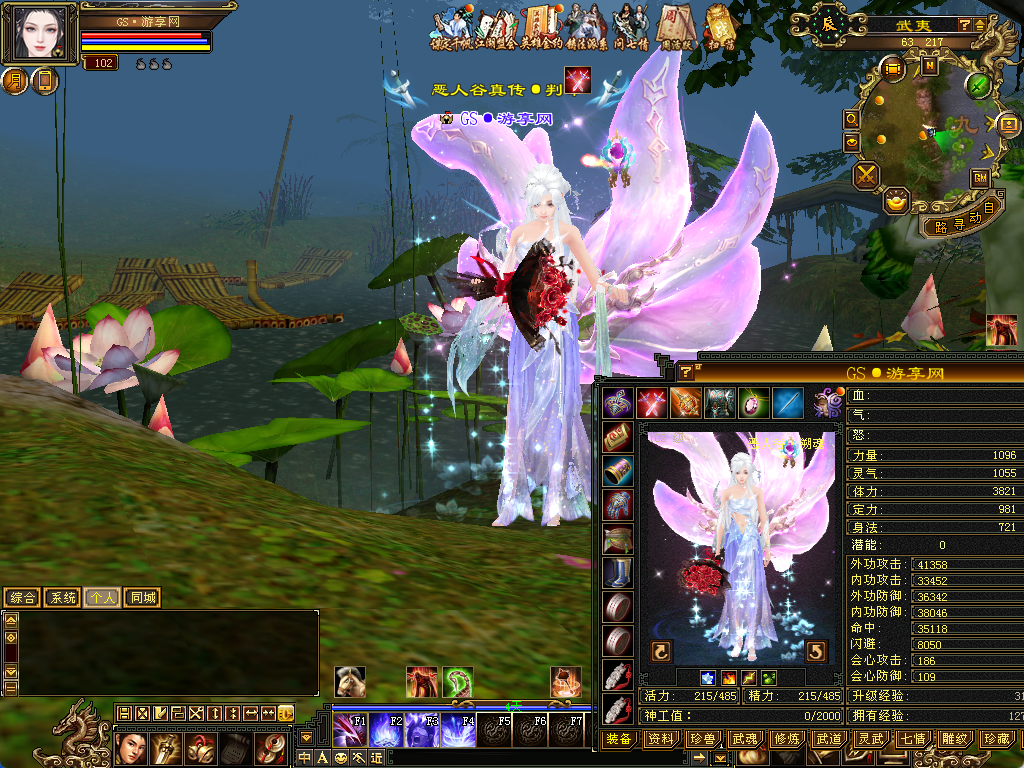Open the magnifier search button by minimap
The height and width of the screenshot is (768, 1024).
point(852,119)
